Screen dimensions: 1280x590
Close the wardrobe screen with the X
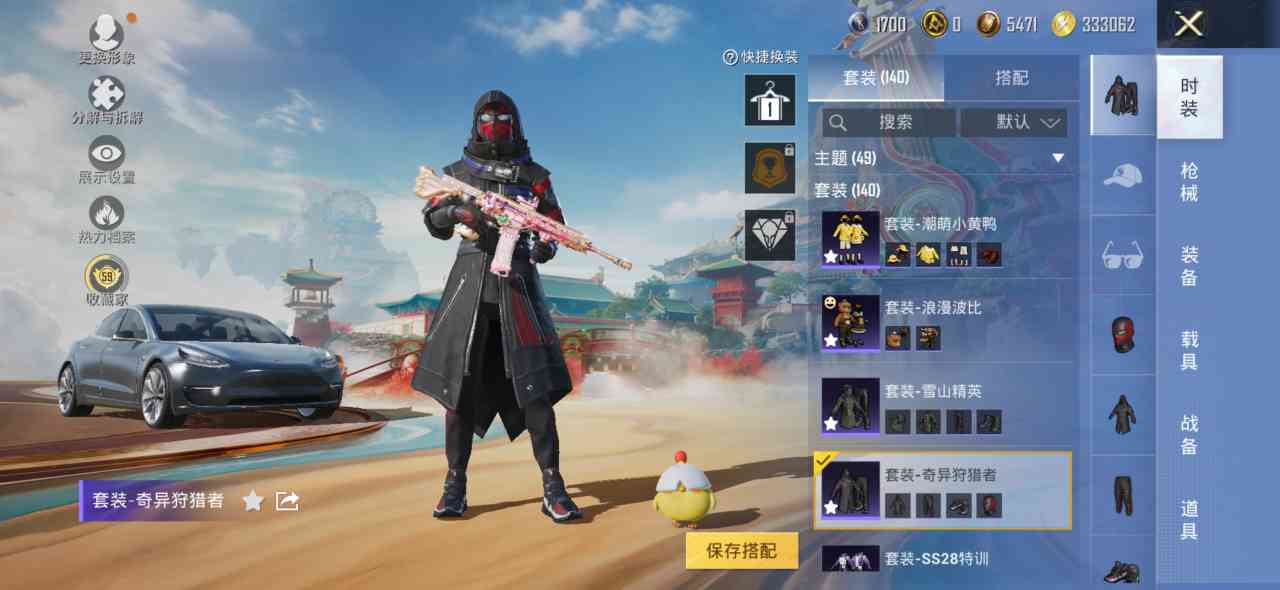[1188, 24]
